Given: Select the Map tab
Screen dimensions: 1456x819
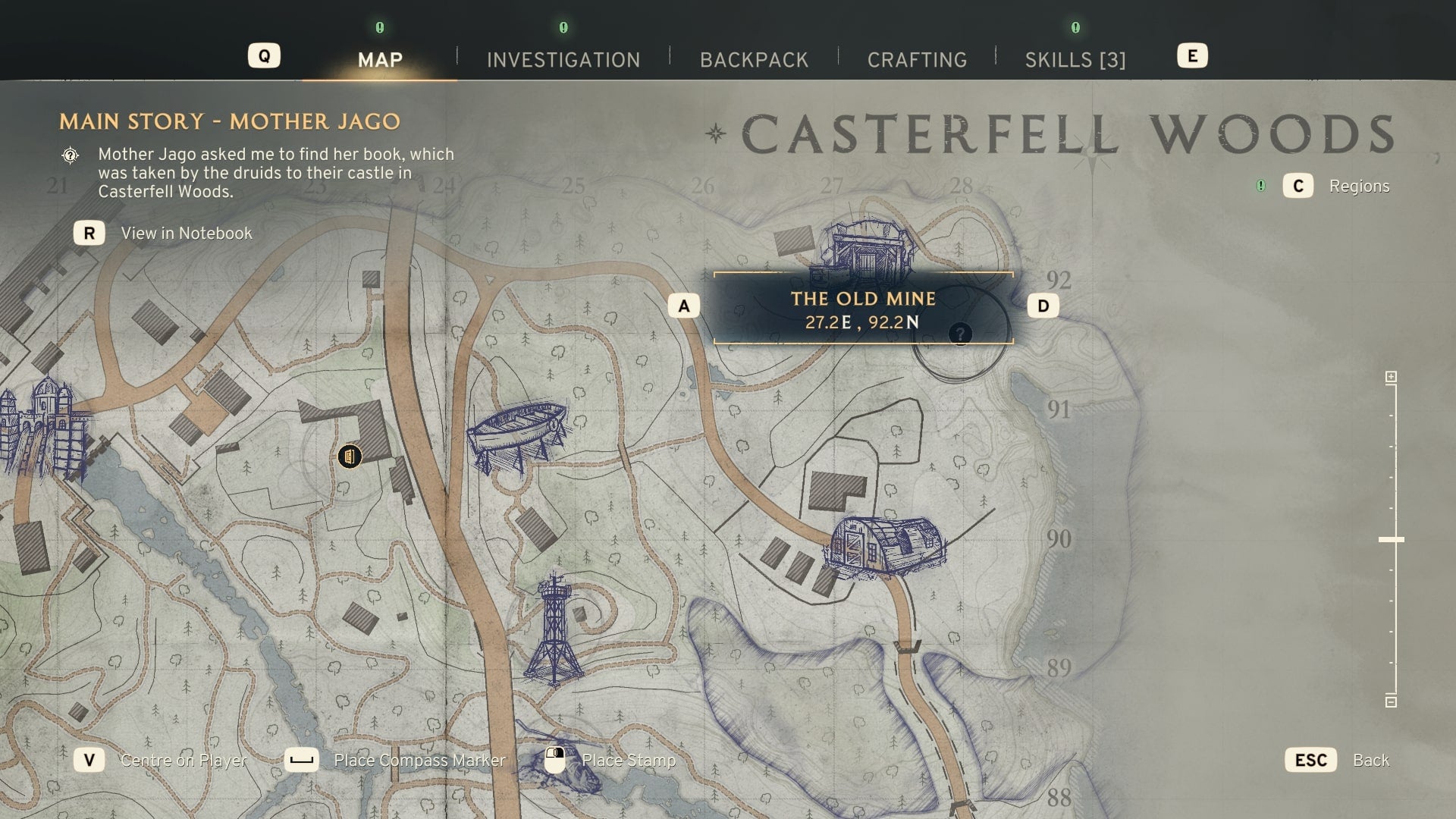Looking at the screenshot, I should (x=380, y=60).
